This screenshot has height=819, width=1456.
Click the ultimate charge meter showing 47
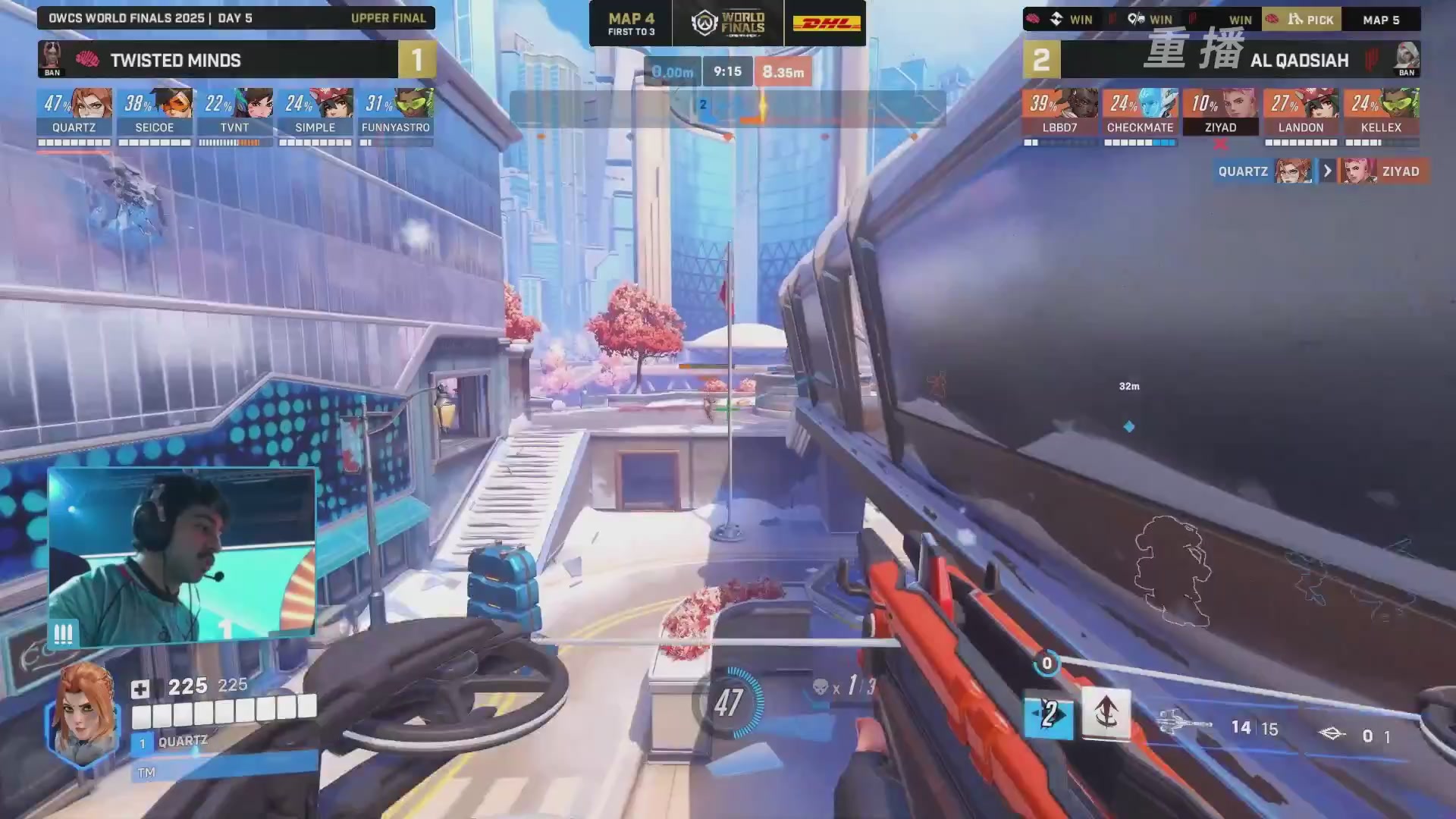coord(728,702)
